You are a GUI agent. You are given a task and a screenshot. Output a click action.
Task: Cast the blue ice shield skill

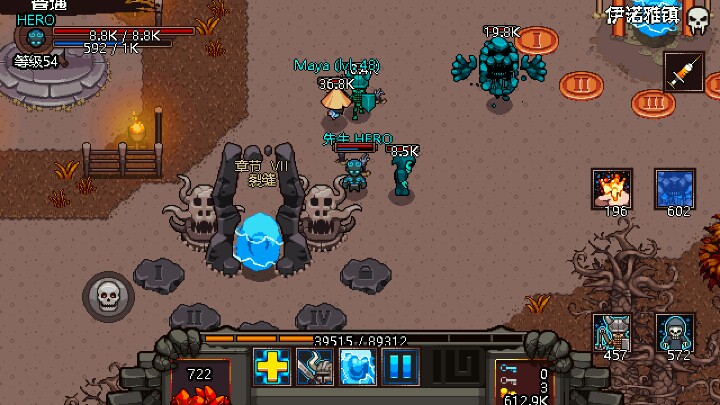coord(358,366)
